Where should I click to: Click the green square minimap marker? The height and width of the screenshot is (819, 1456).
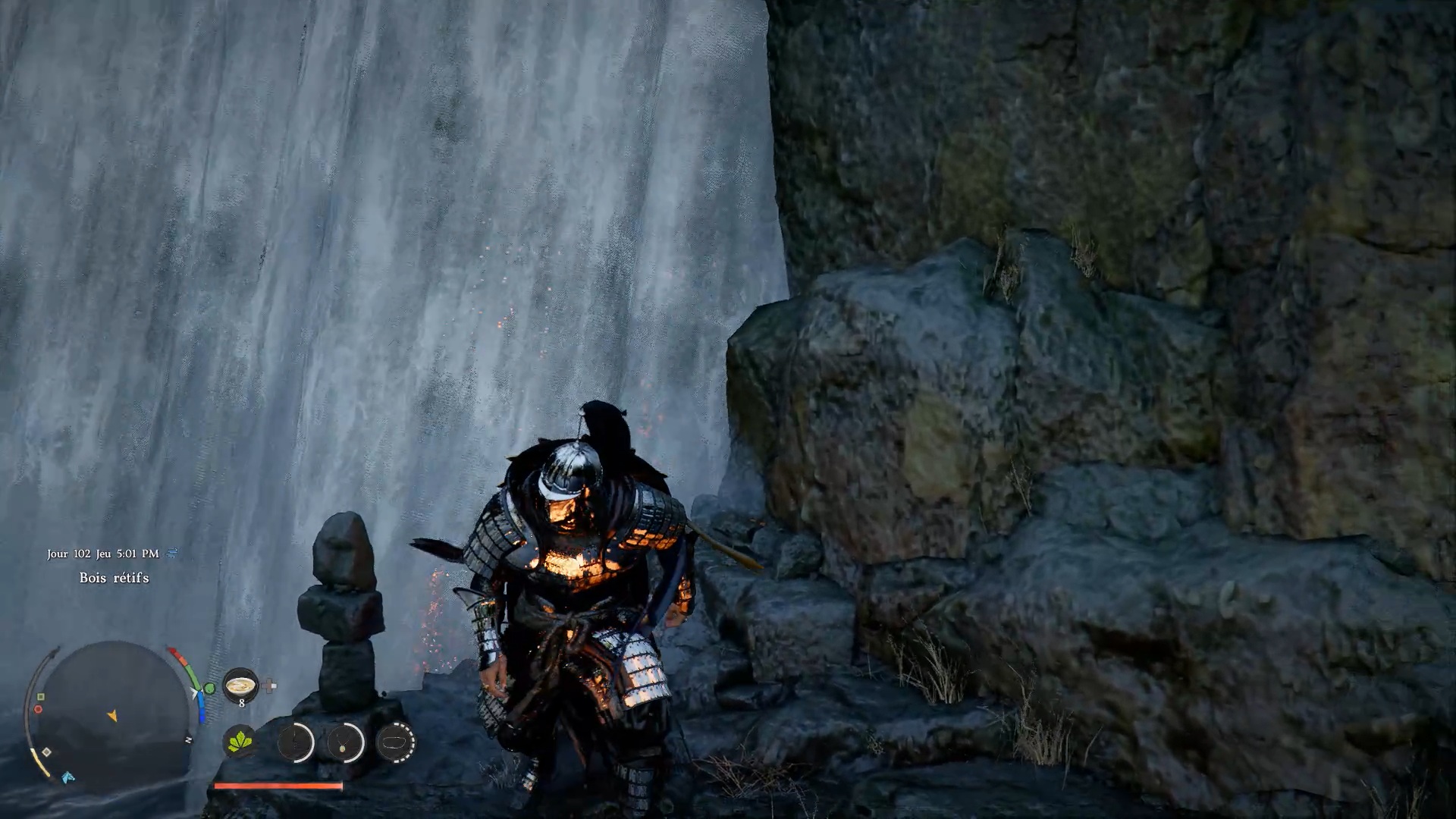point(41,696)
